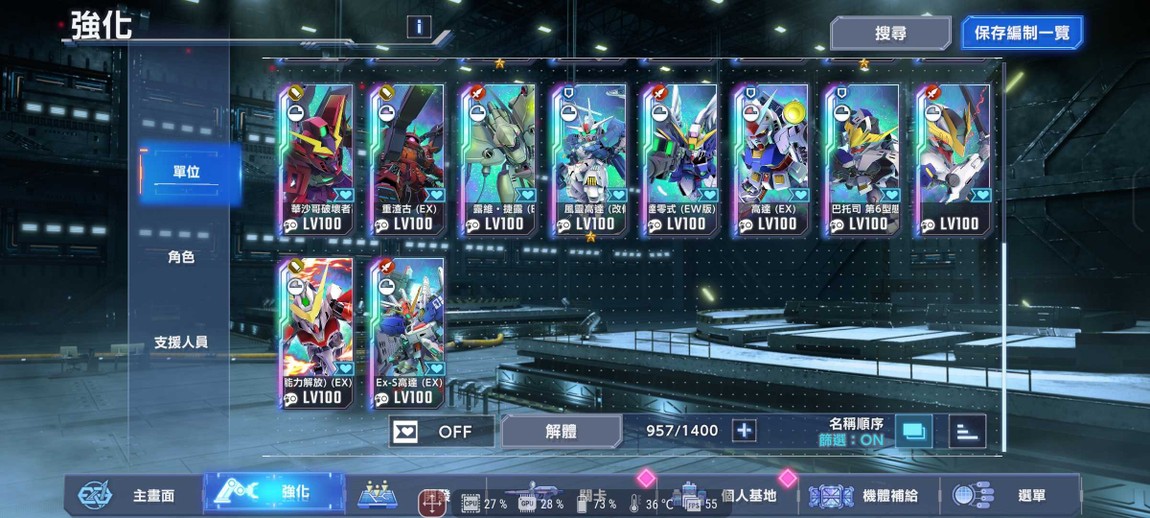Open the 搜尋 search button
The width and height of the screenshot is (1150, 518).
coord(889,33)
